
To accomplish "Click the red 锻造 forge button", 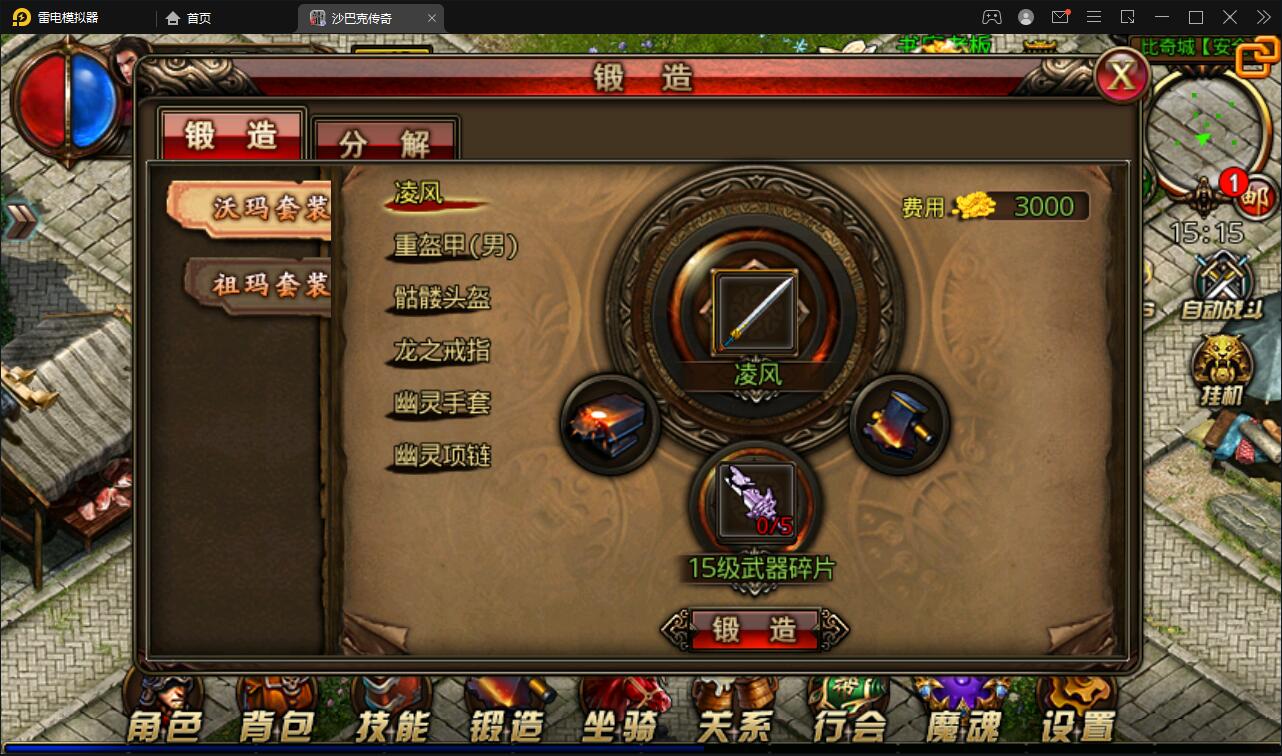I will [755, 629].
